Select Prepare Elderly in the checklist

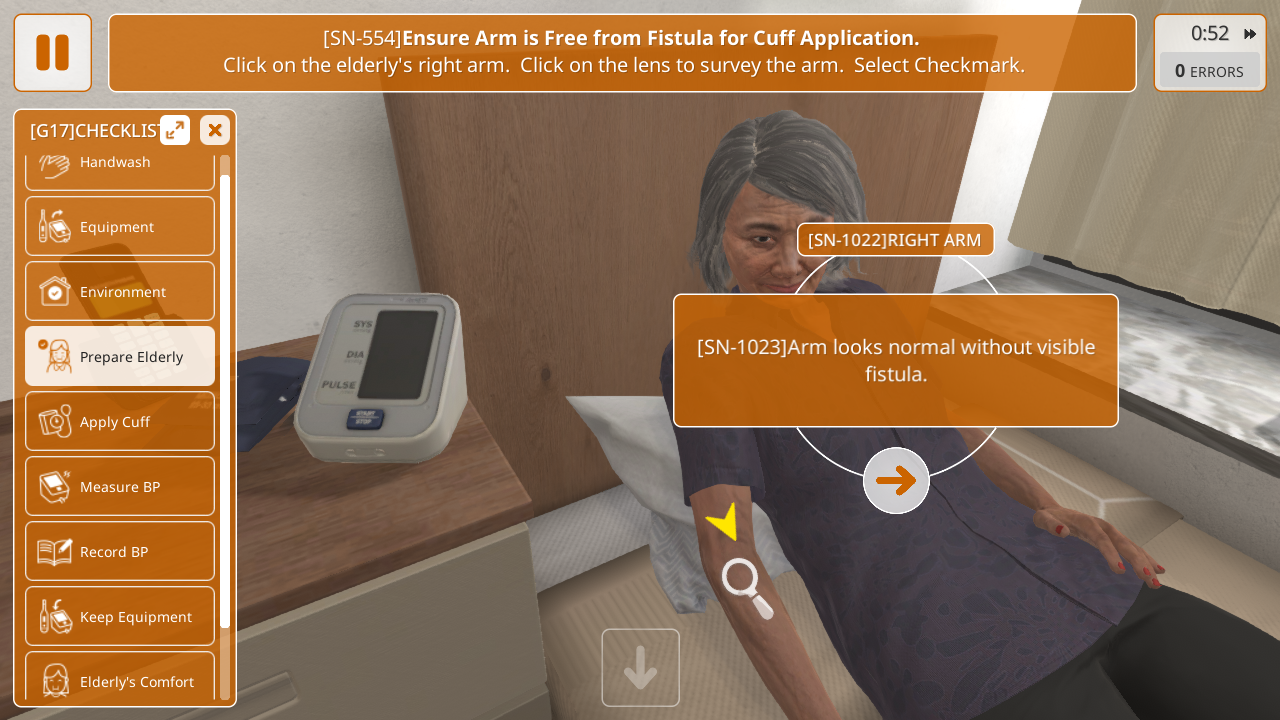click(x=120, y=357)
